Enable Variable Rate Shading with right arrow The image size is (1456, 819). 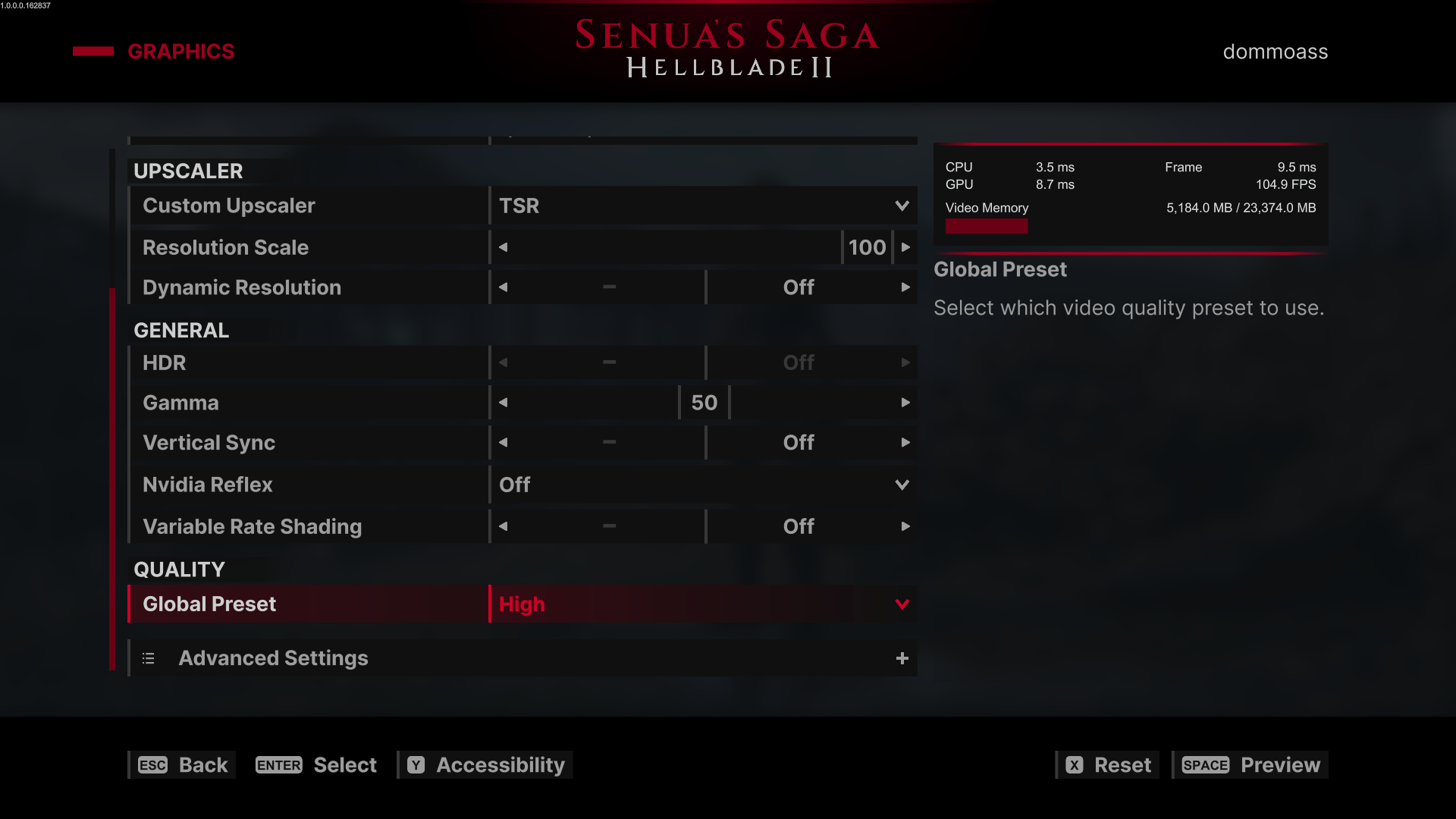905,526
